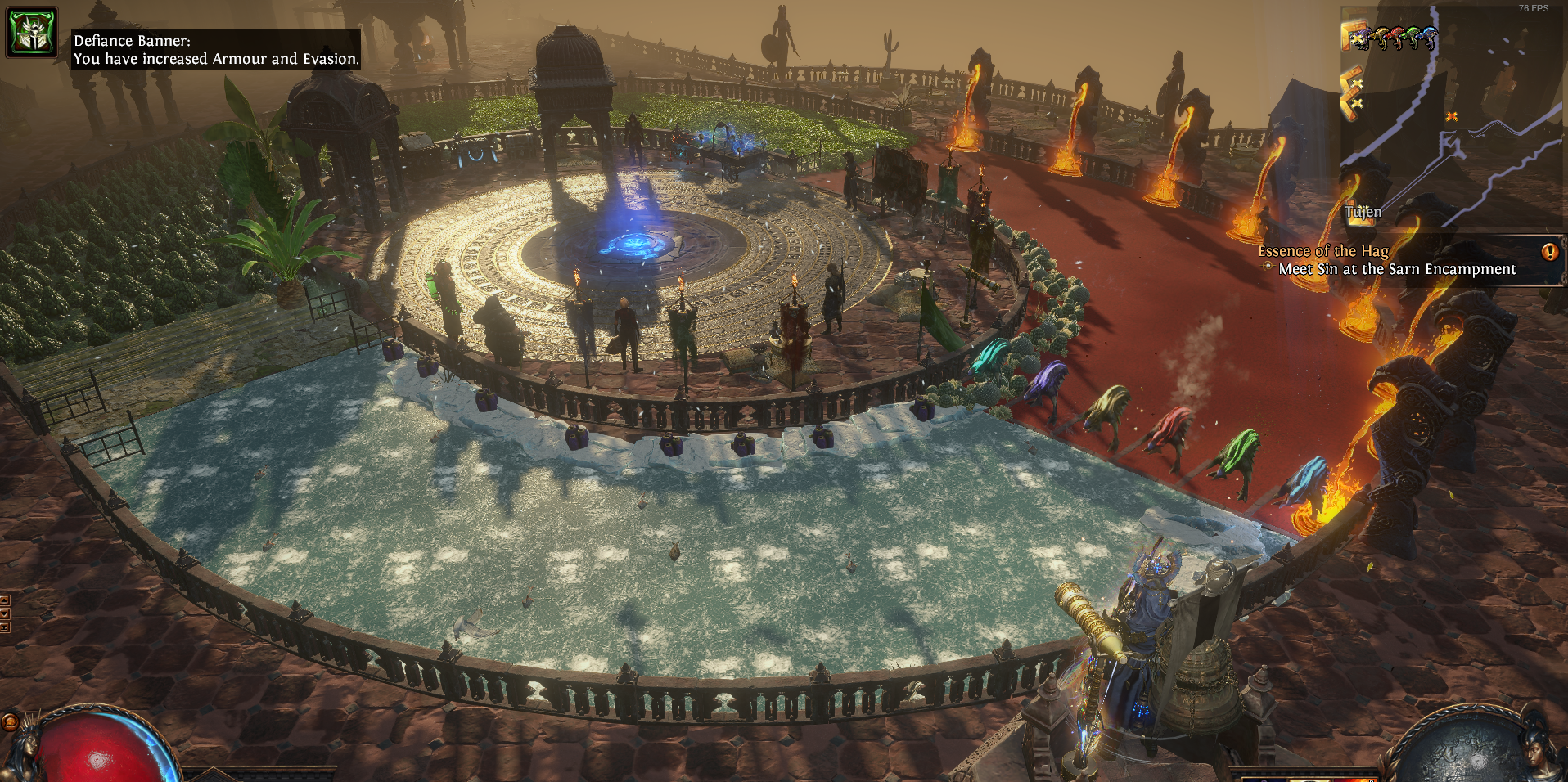Open the chat speech bubble button
The width and height of the screenshot is (1568, 782).
[10, 721]
